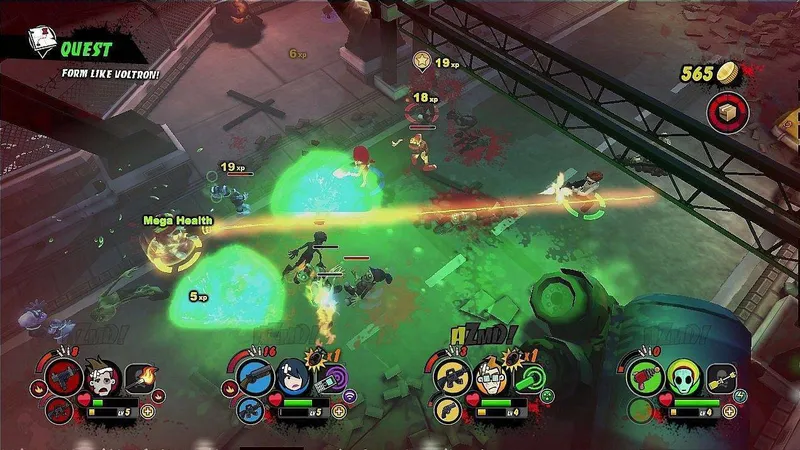The height and width of the screenshot is (450, 800).
Task: Select the alien character portrait
Action: (x=682, y=378)
